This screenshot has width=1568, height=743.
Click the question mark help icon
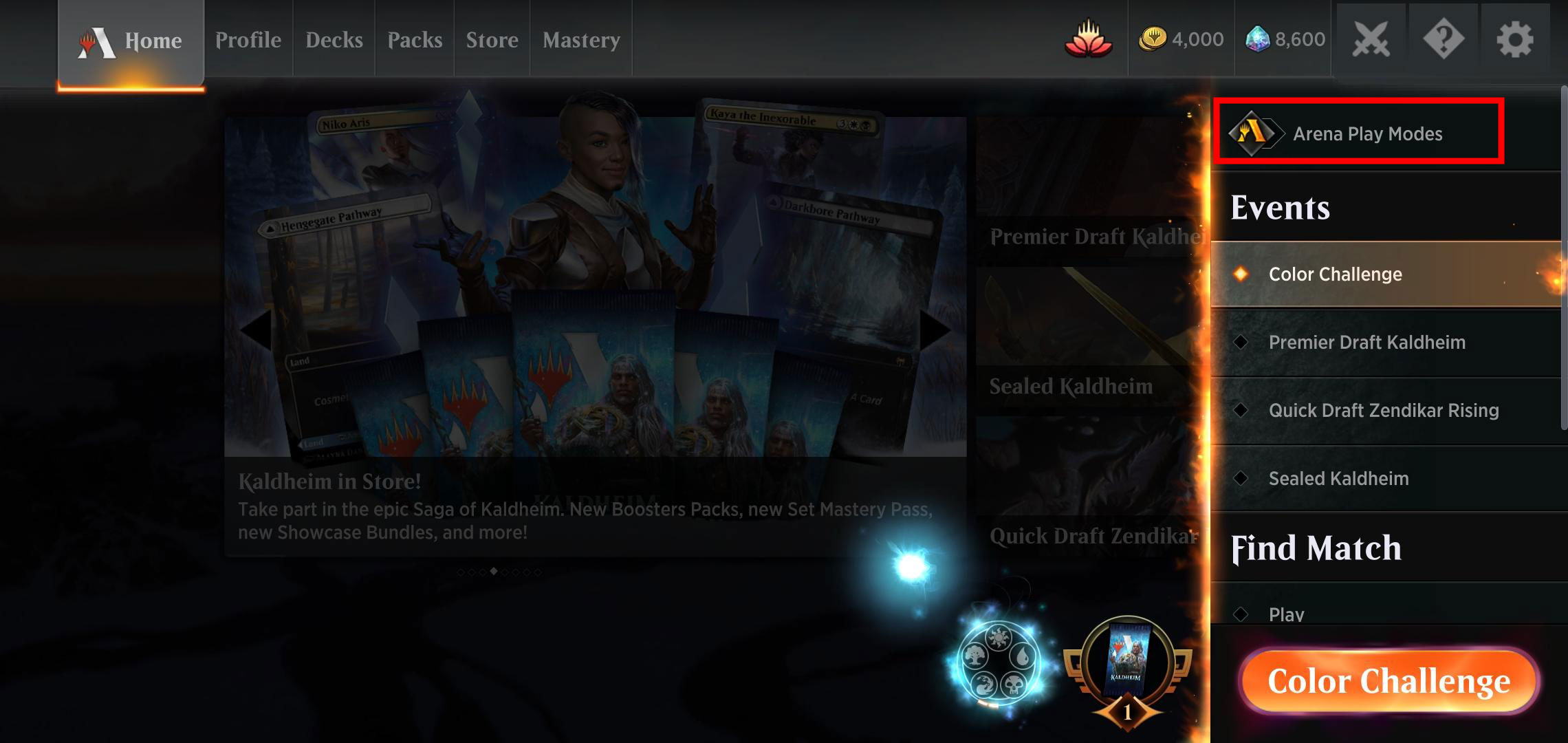(1442, 39)
